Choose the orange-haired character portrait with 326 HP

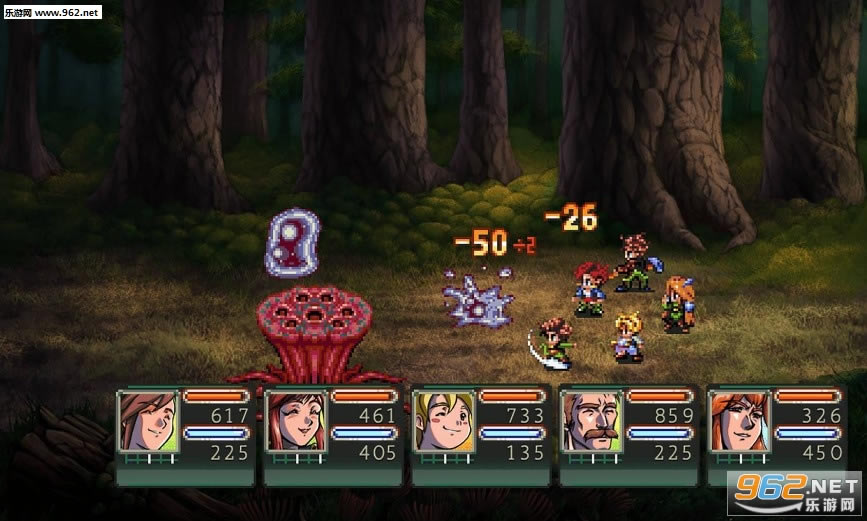point(738,421)
